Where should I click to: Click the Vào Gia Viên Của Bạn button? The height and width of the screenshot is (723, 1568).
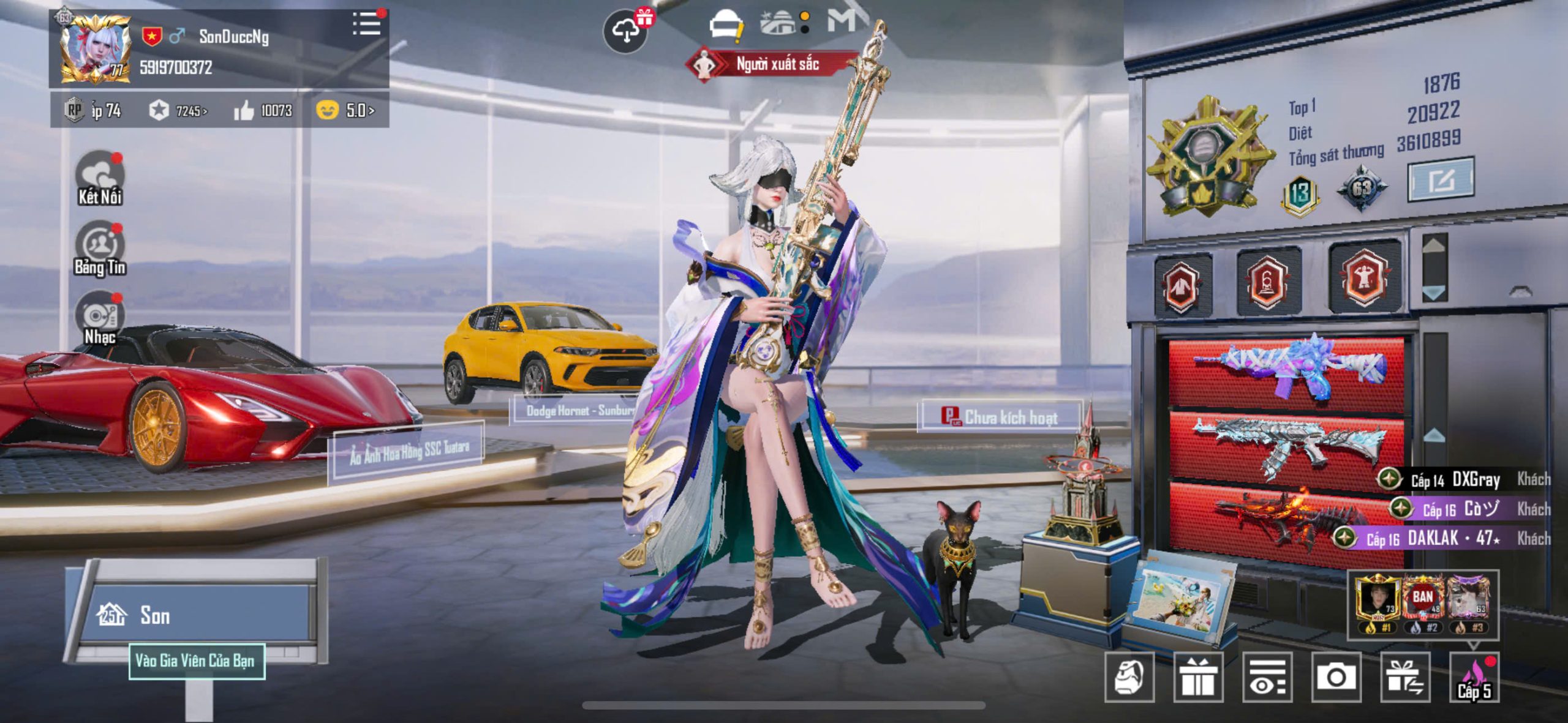[x=197, y=661]
